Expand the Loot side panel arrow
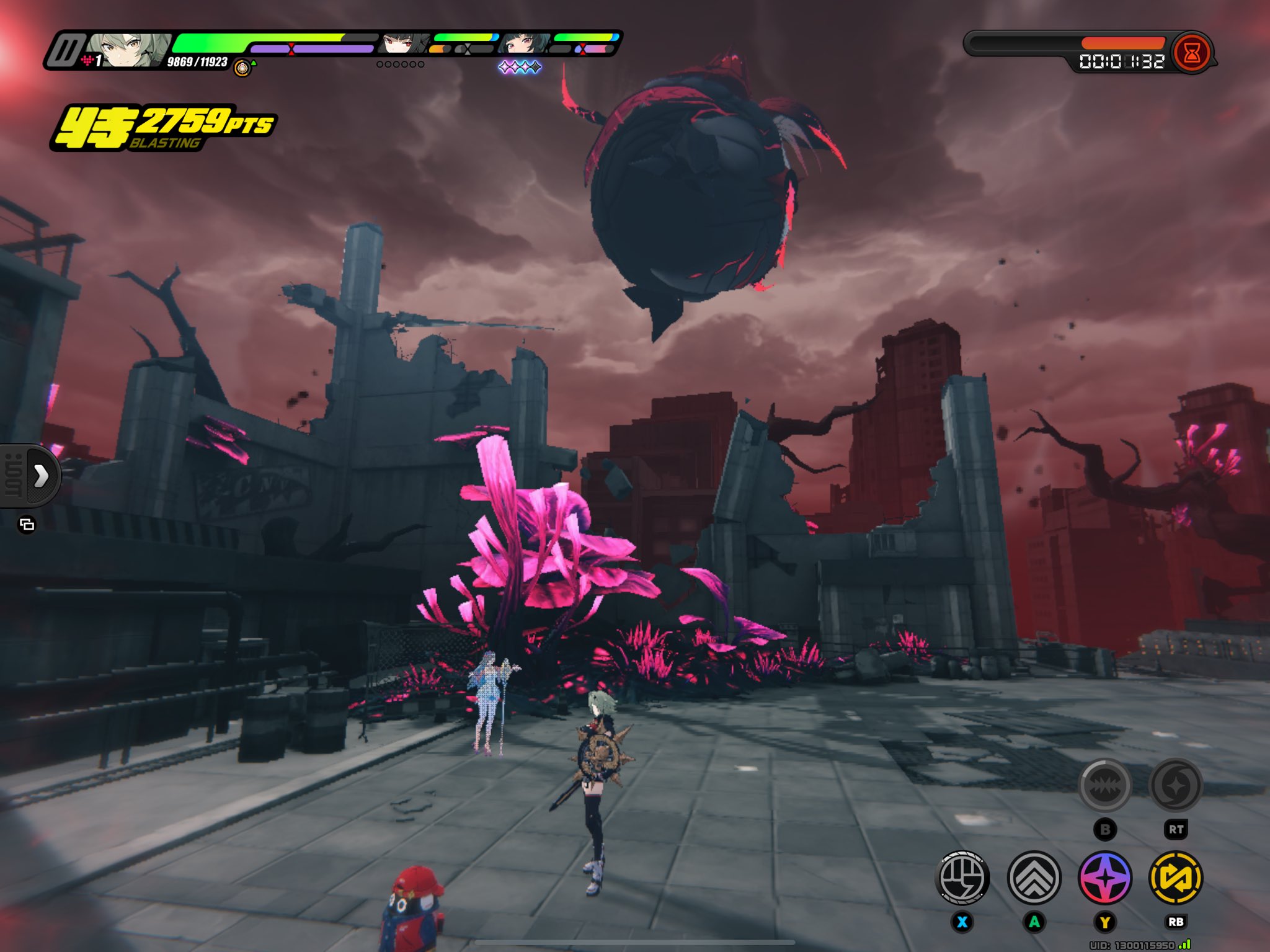This screenshot has width=1270, height=952. click(x=41, y=476)
